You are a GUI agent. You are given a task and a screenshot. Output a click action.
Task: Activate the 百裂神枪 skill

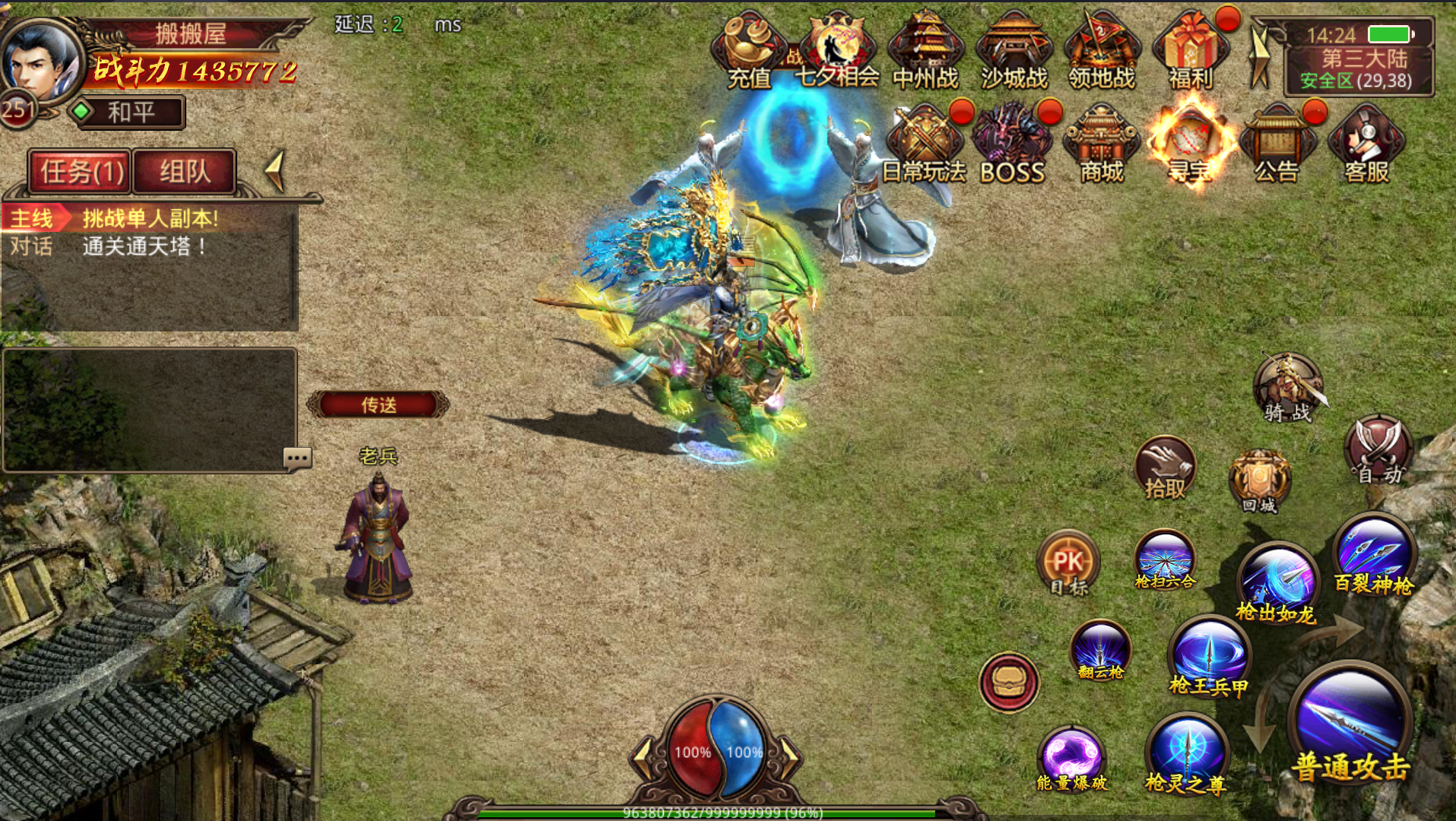1374,555
